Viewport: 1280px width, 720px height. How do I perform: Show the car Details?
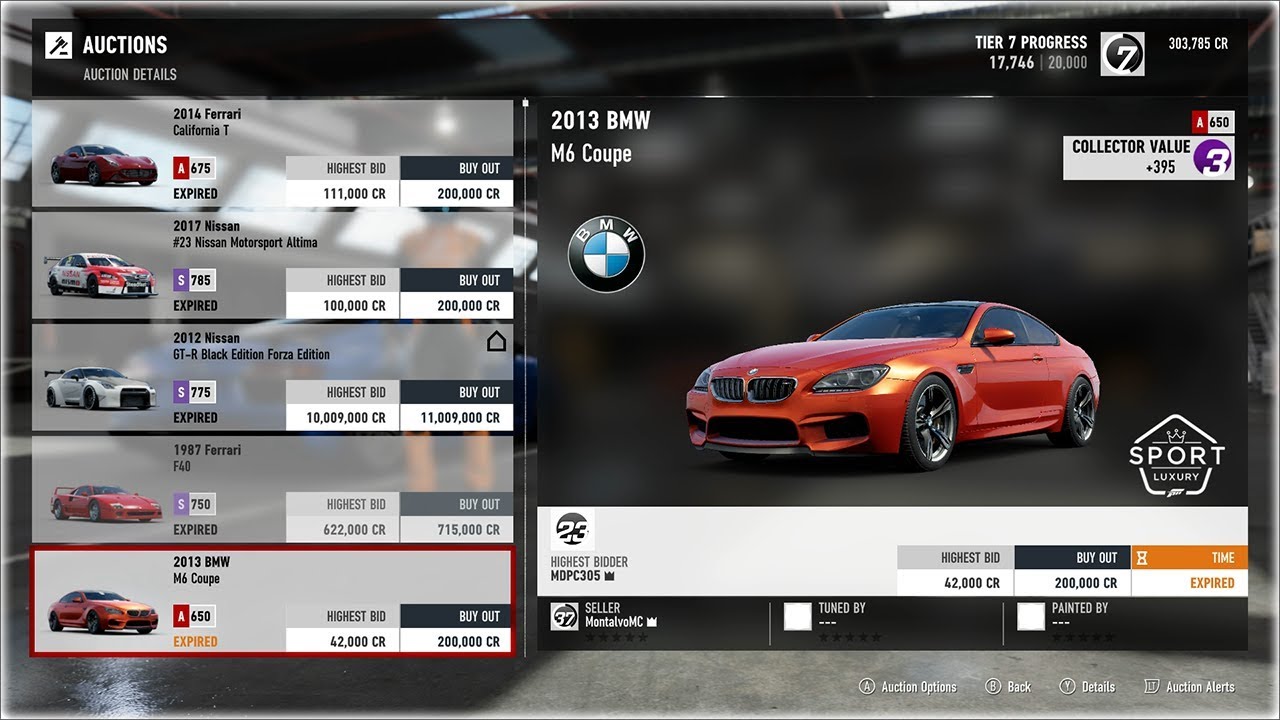coord(1087,687)
